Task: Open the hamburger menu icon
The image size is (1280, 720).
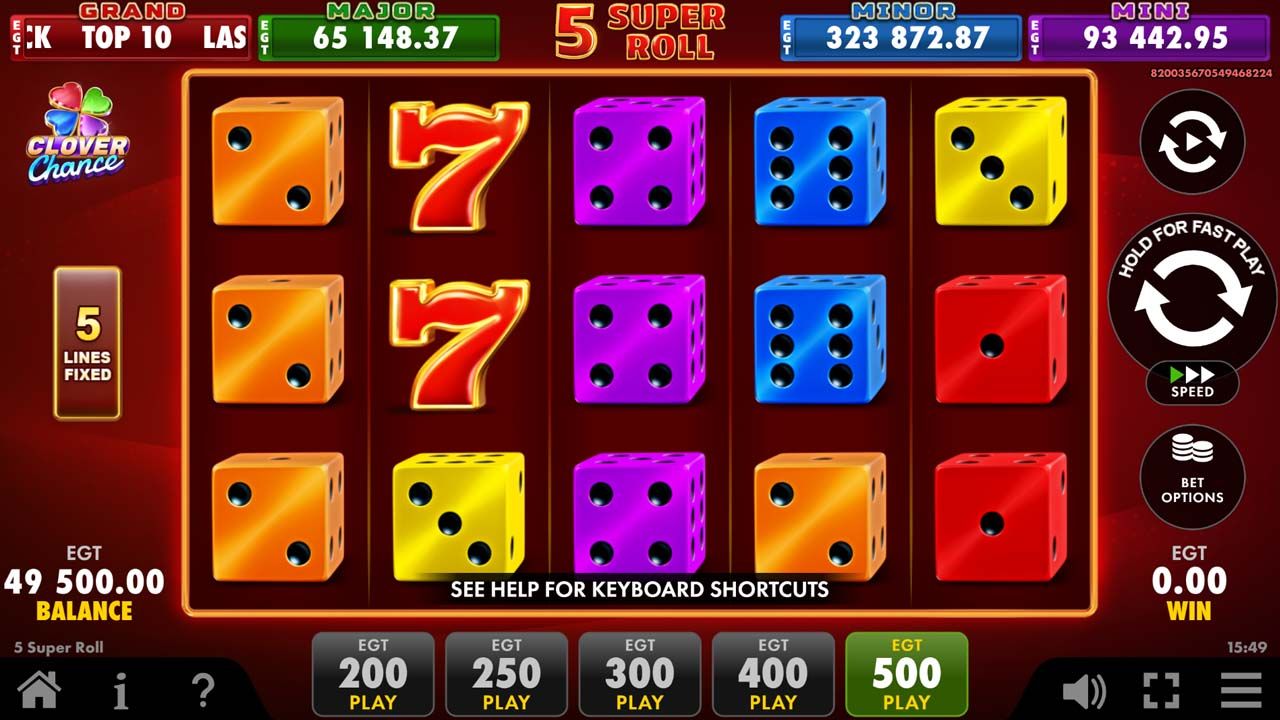Action: 1244,689
